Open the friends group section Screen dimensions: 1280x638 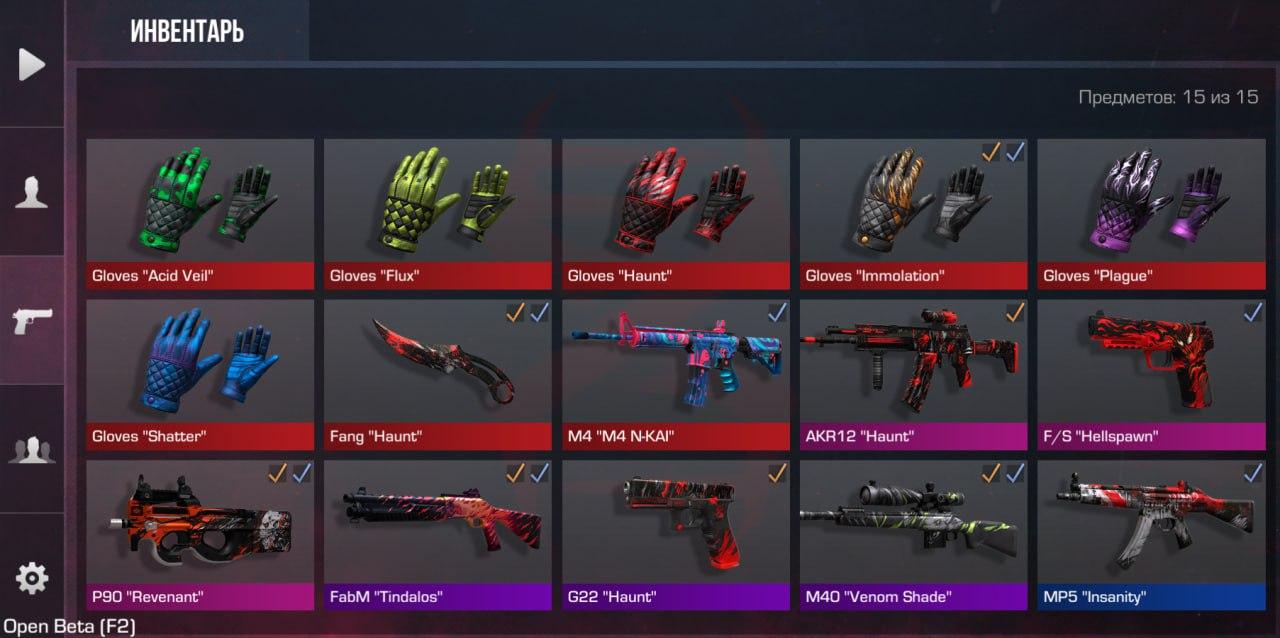coord(32,449)
